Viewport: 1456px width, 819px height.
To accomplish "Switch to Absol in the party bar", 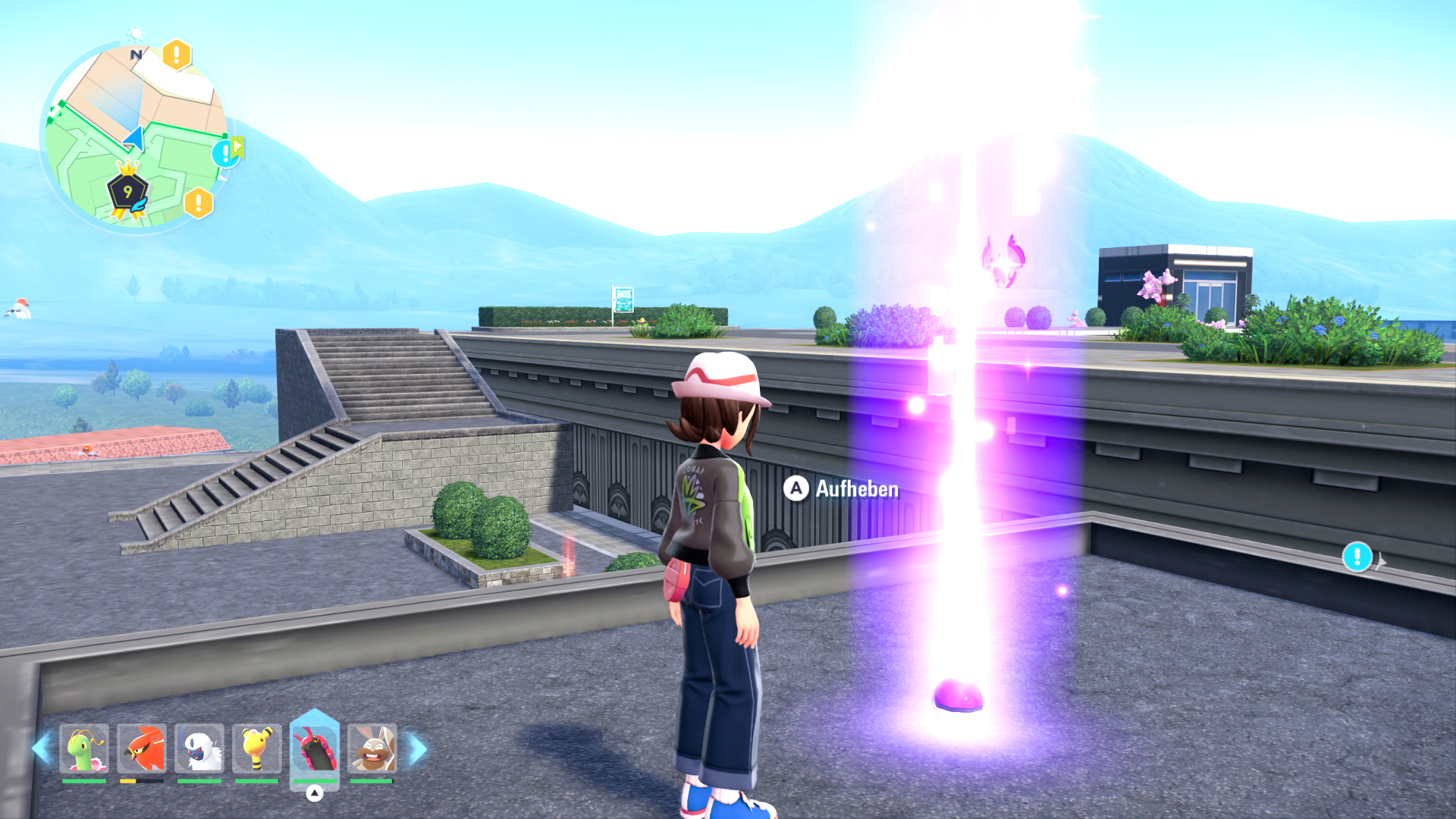I will (199, 749).
